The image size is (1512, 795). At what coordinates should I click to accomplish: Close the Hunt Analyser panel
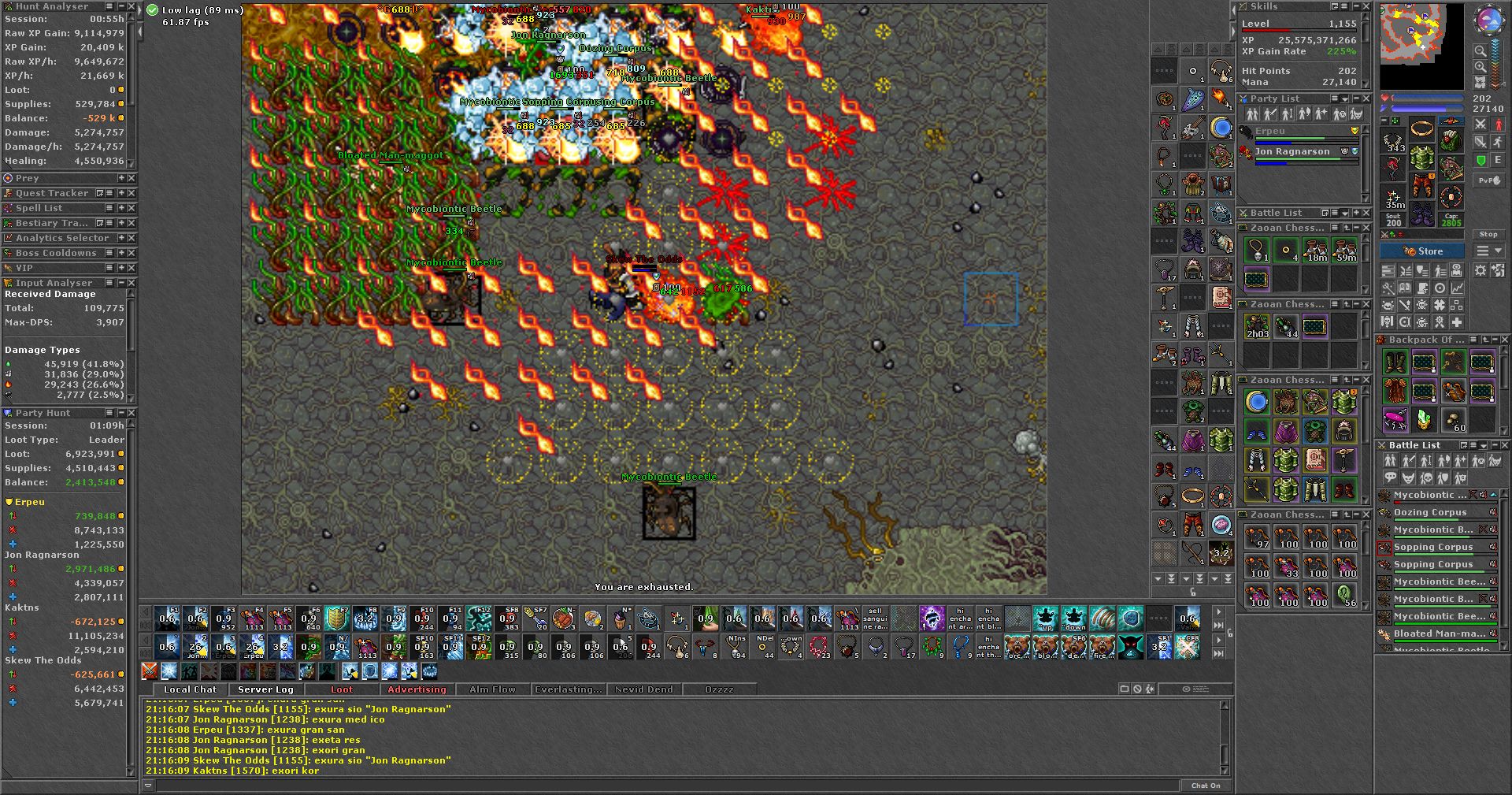pos(131,6)
